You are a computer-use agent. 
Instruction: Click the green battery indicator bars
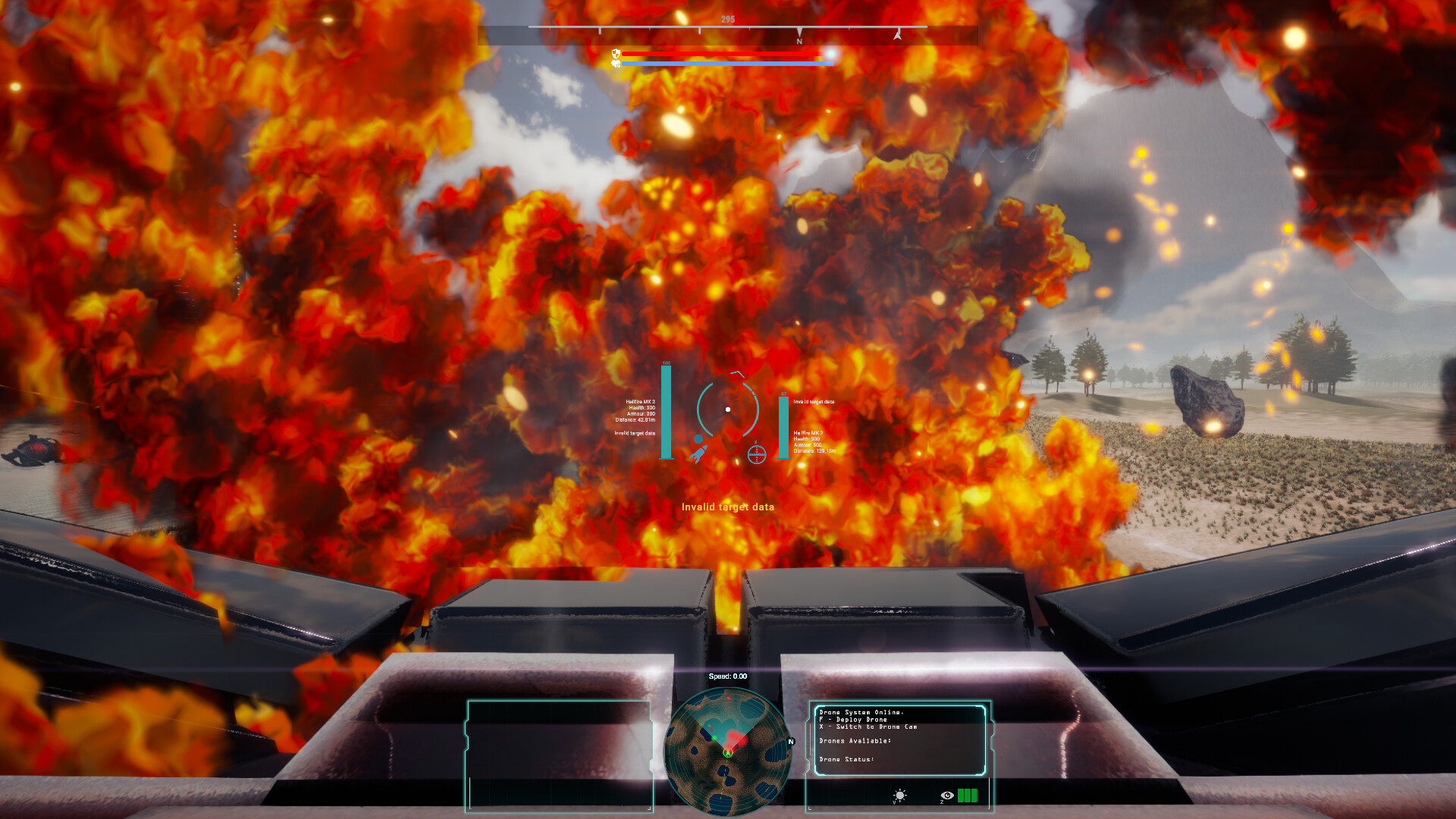tap(968, 795)
